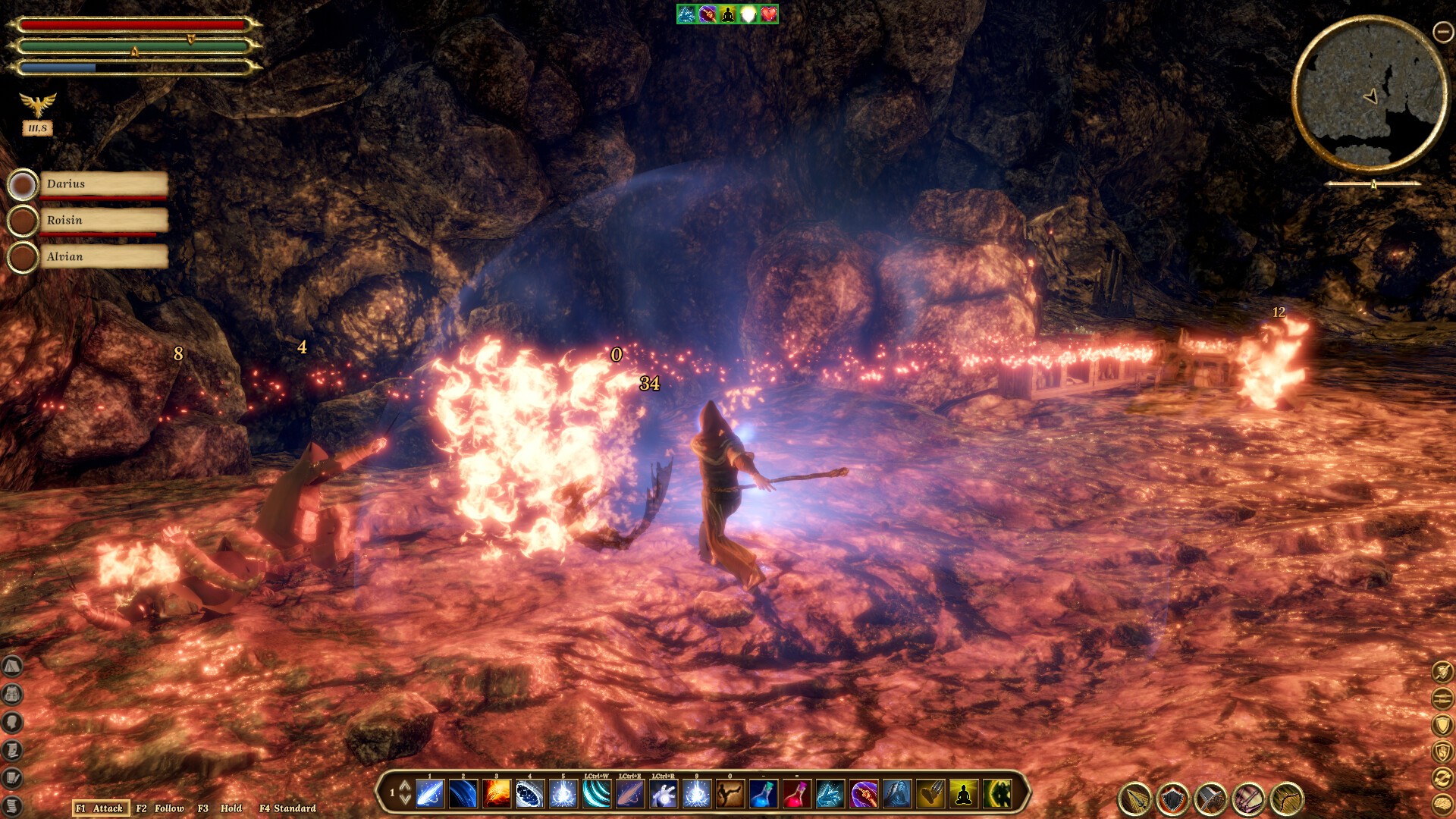Collapse the minimap with the minus button
1456x819 pixels.
tap(1442, 31)
